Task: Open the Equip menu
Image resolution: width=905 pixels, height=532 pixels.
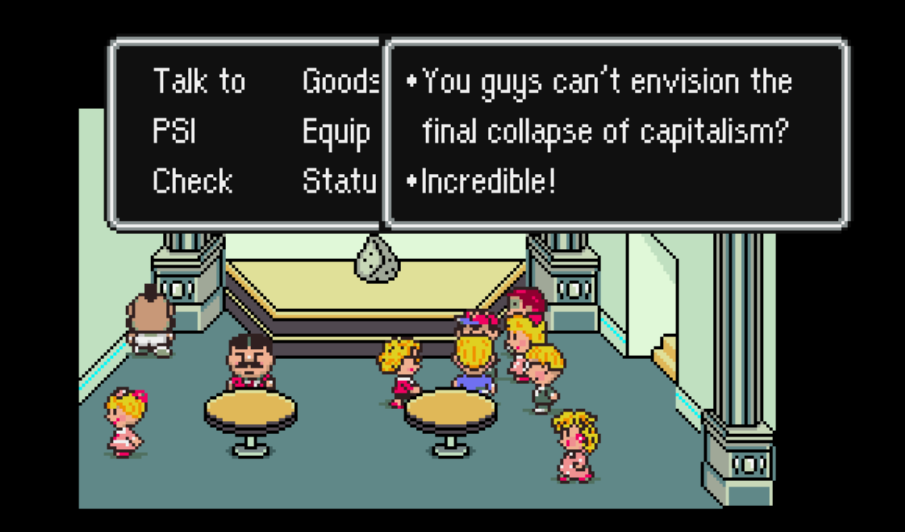Action: 336,132
